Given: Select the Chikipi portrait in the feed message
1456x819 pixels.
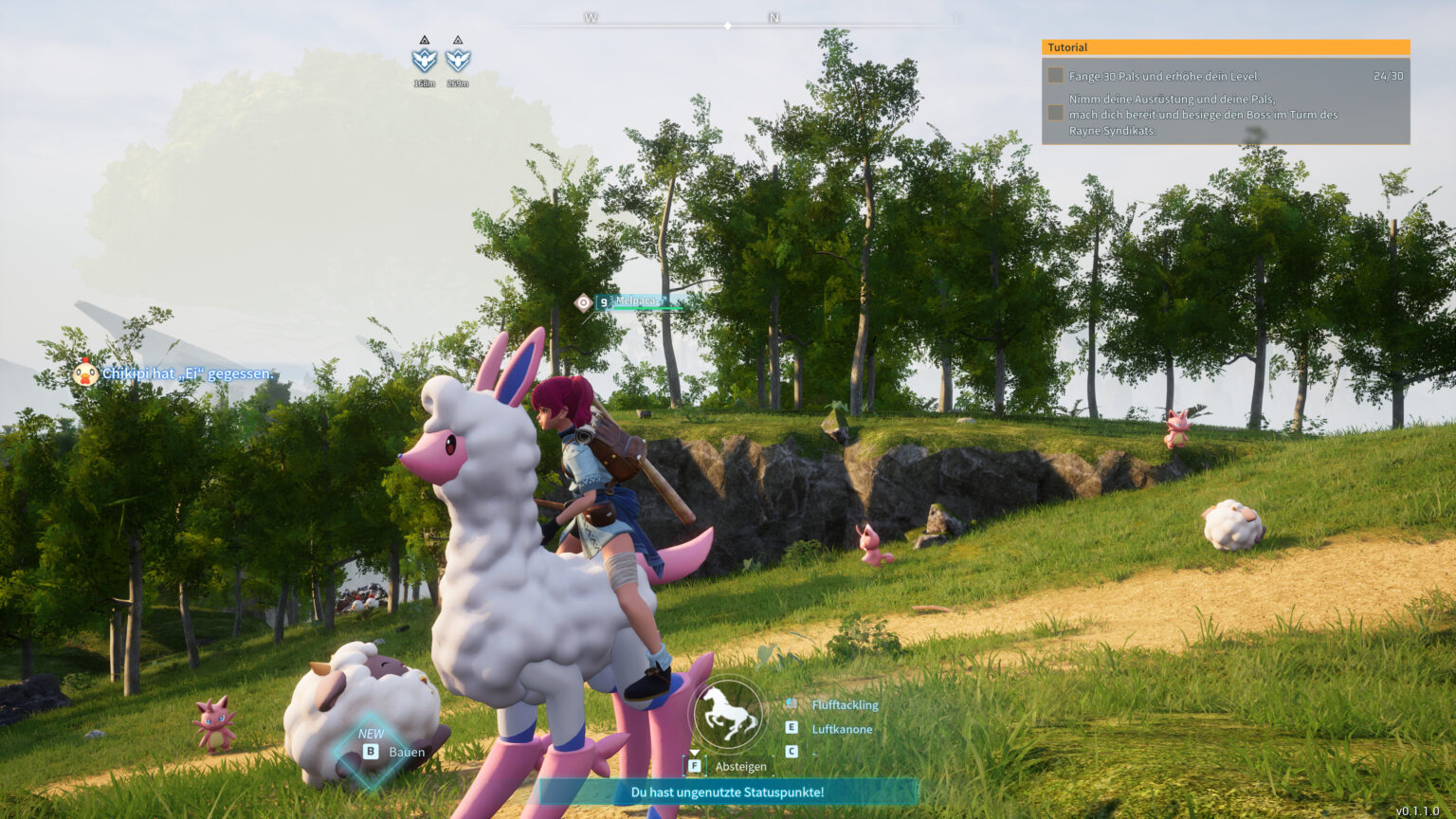Looking at the screenshot, I should point(85,374).
